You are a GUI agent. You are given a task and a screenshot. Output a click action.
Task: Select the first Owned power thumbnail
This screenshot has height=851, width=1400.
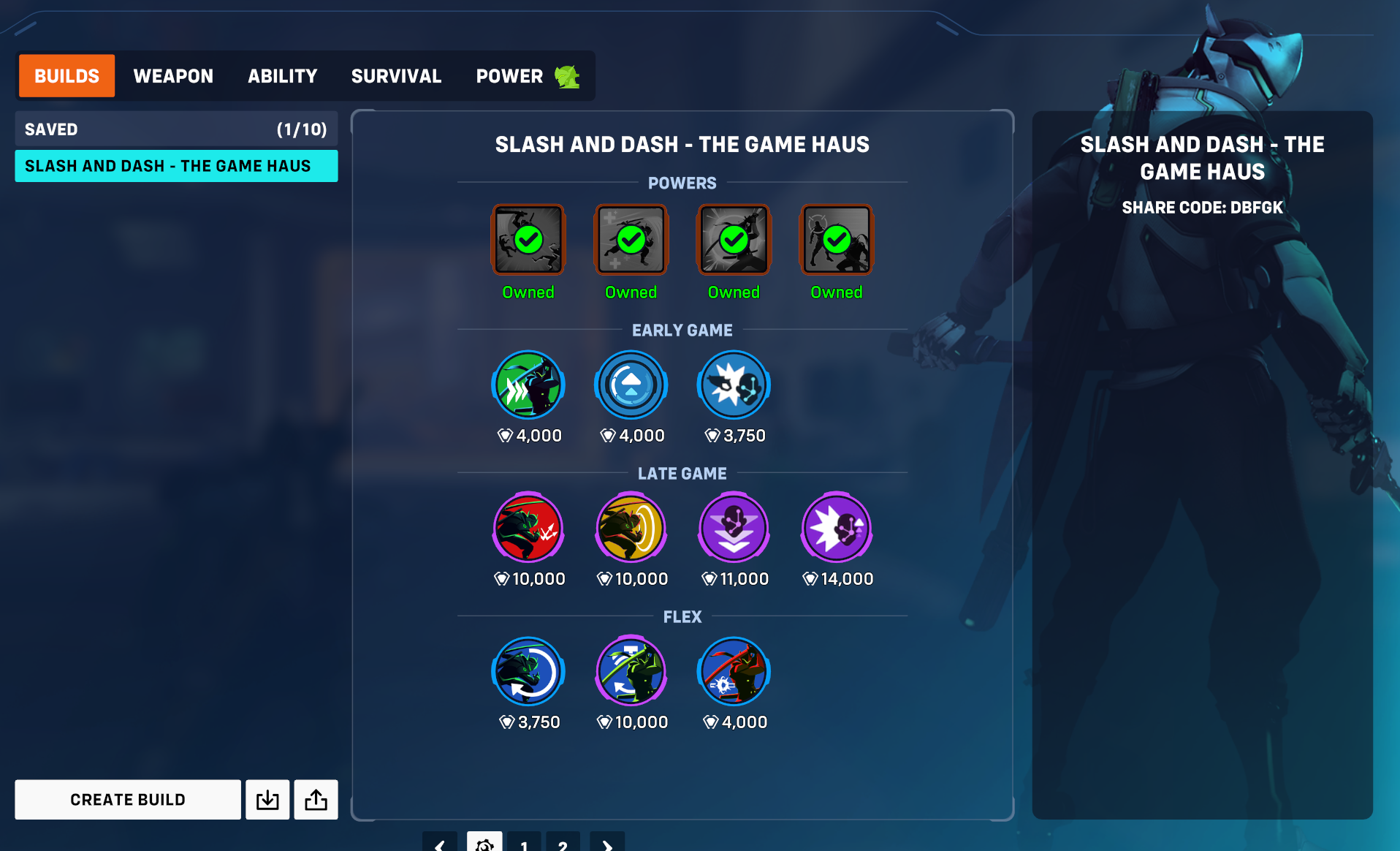point(528,239)
